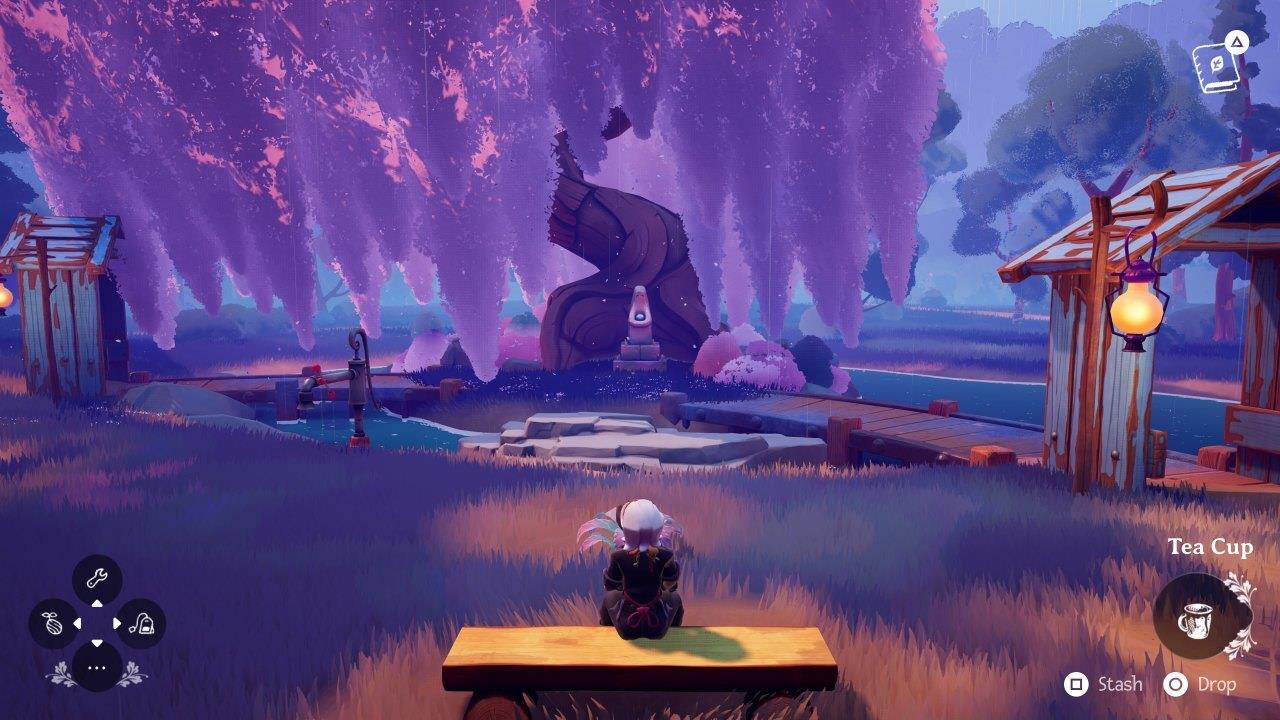Select the seed pouch icon on the d-pad
This screenshot has width=1280, height=720.
52,622
